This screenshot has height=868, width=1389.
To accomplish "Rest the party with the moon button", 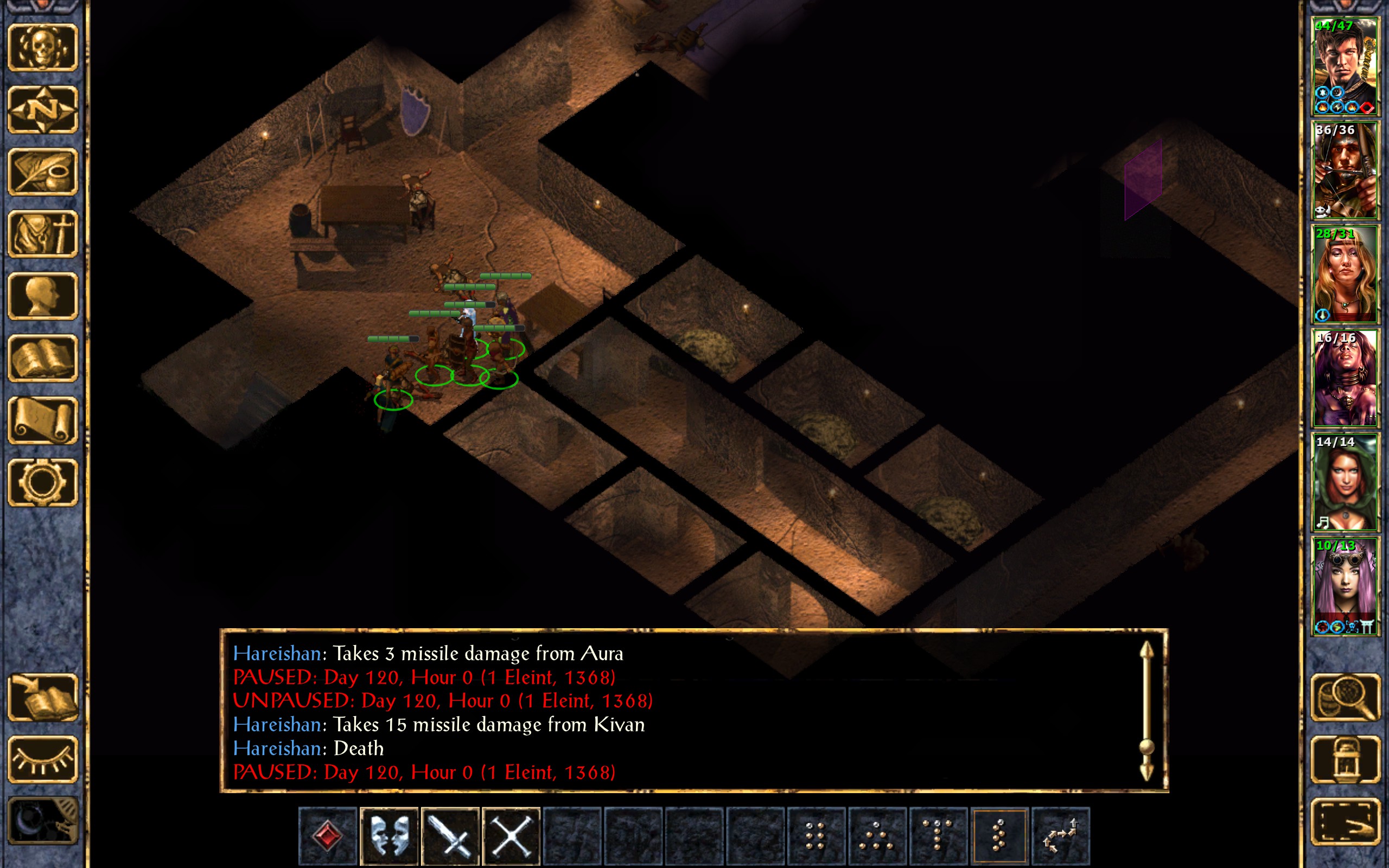I will pos(43,821).
